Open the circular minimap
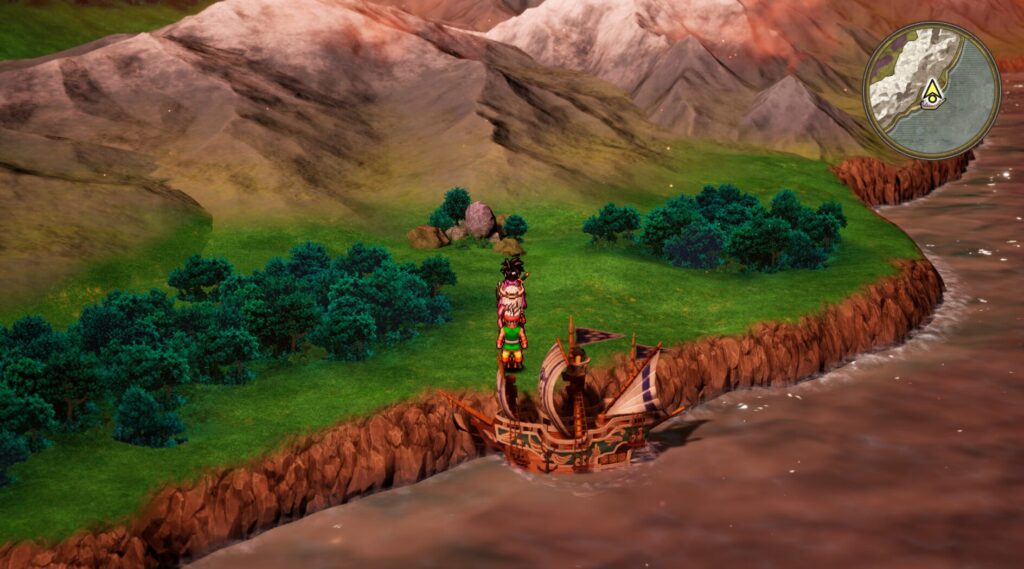Screen dimensions: 1024x569 point(931,89)
